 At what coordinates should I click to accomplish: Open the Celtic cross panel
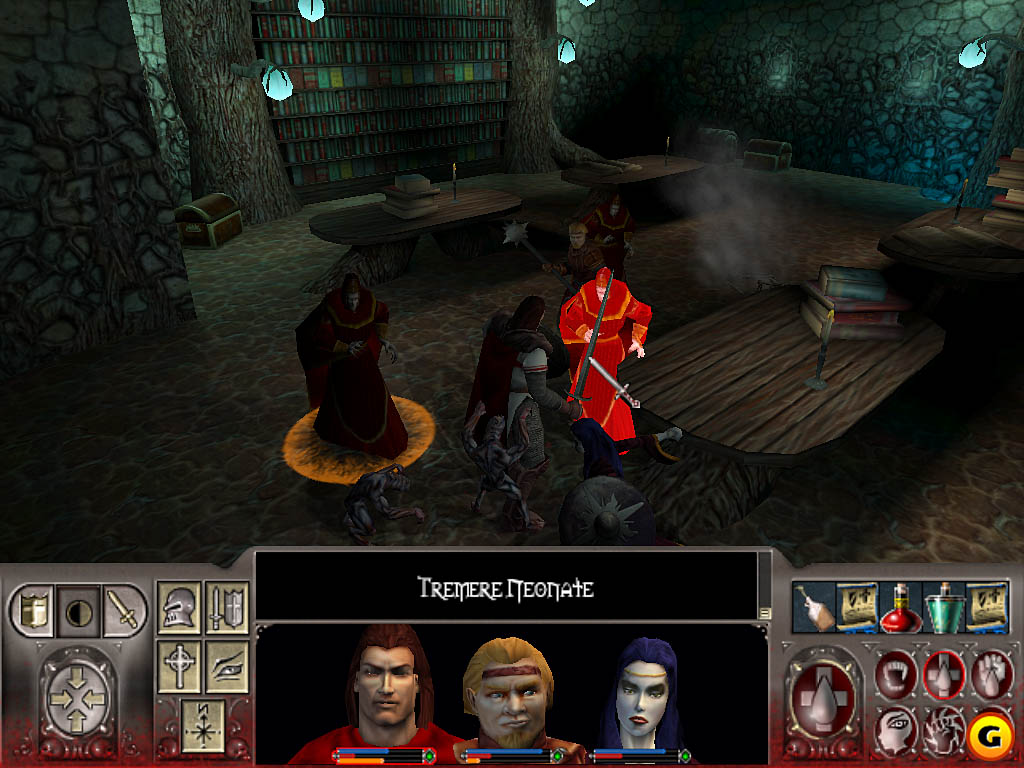(x=180, y=668)
